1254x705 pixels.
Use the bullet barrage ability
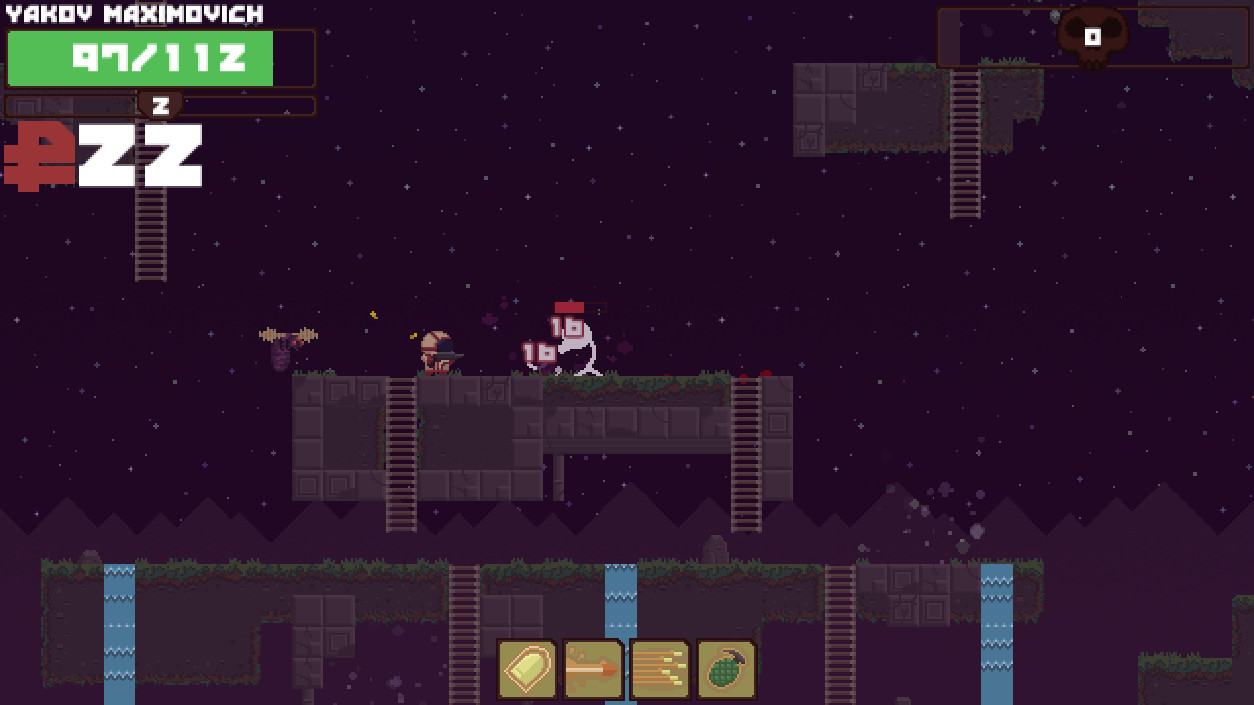click(660, 669)
